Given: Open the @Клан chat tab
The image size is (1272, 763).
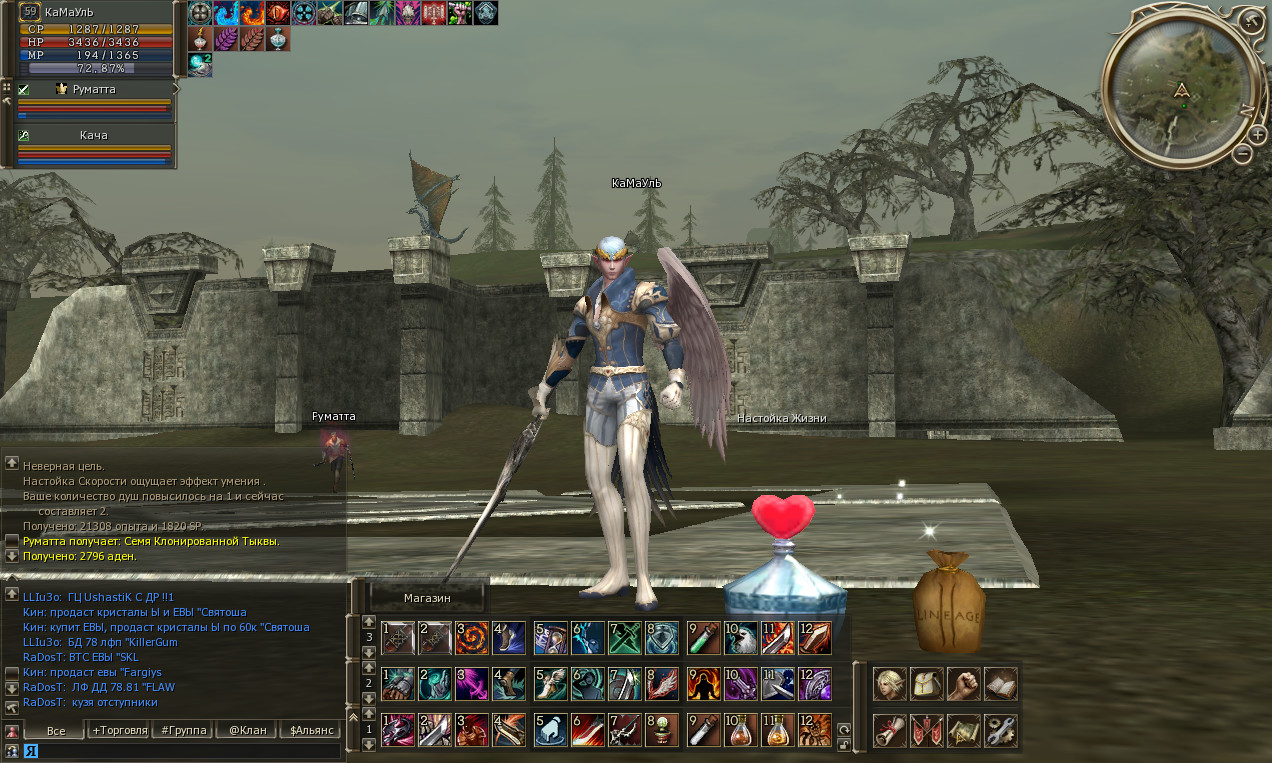Looking at the screenshot, I should [247, 730].
